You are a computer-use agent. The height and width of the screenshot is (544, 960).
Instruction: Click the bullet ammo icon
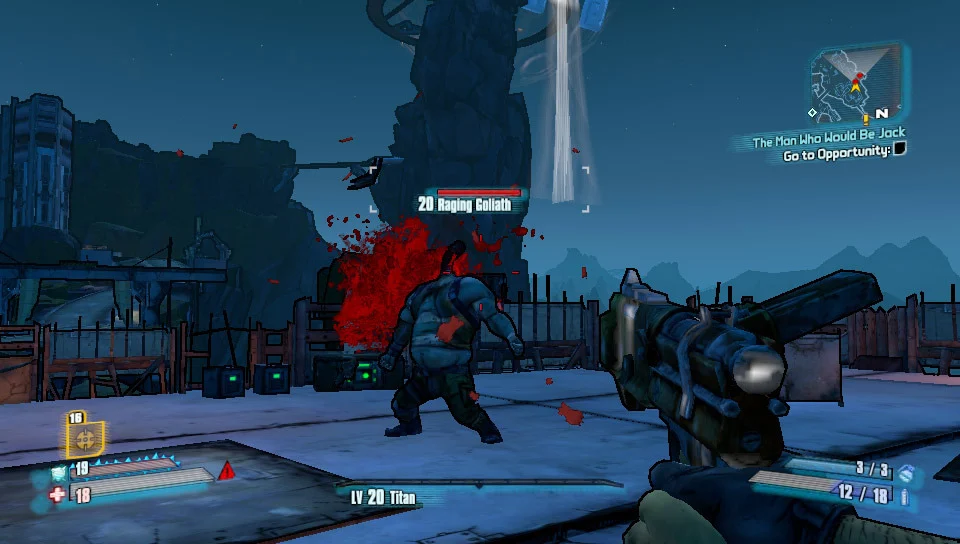pyautogui.click(x=905, y=496)
